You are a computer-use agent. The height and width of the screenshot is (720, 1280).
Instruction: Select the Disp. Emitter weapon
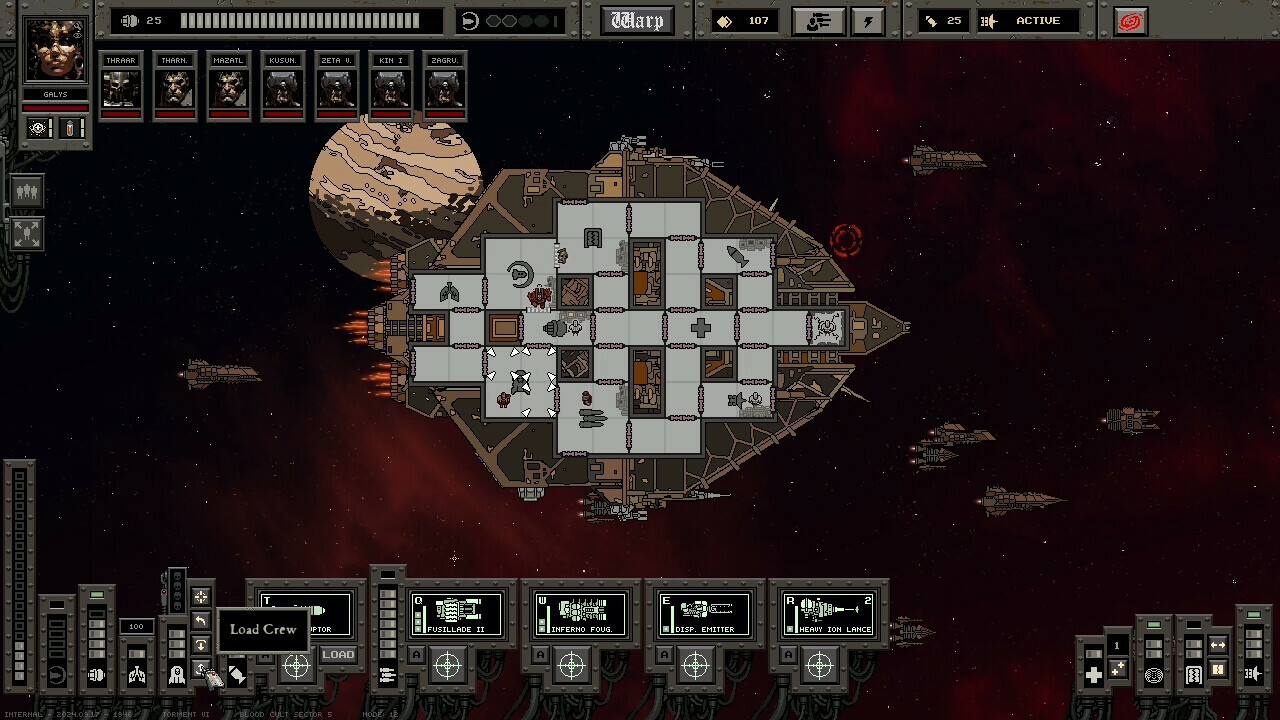(x=705, y=614)
